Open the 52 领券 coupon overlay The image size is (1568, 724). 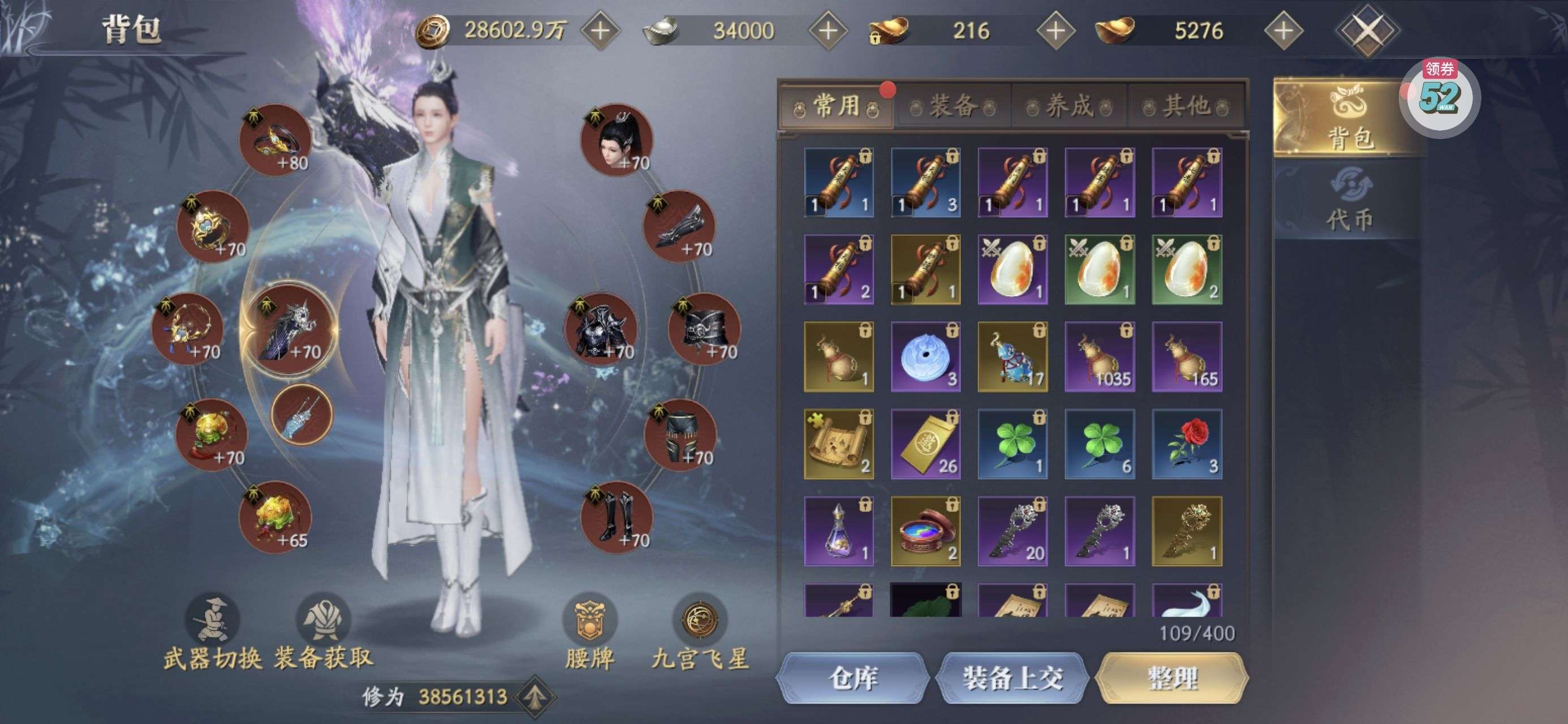(1440, 97)
